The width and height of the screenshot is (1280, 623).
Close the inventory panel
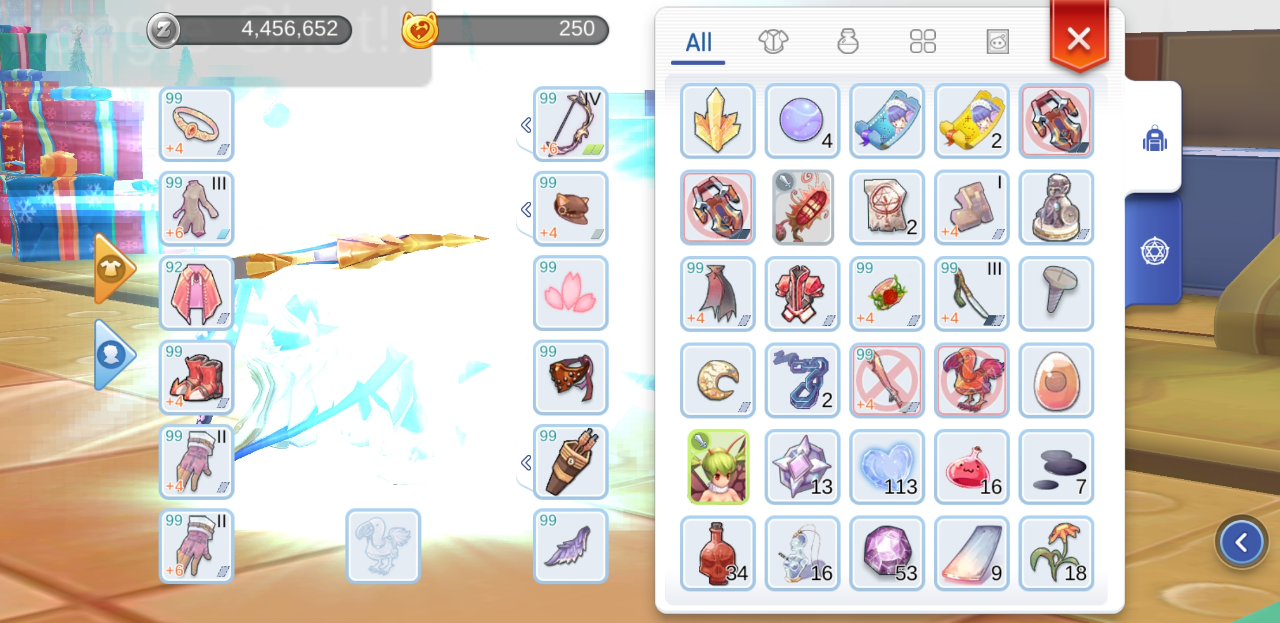click(1078, 38)
